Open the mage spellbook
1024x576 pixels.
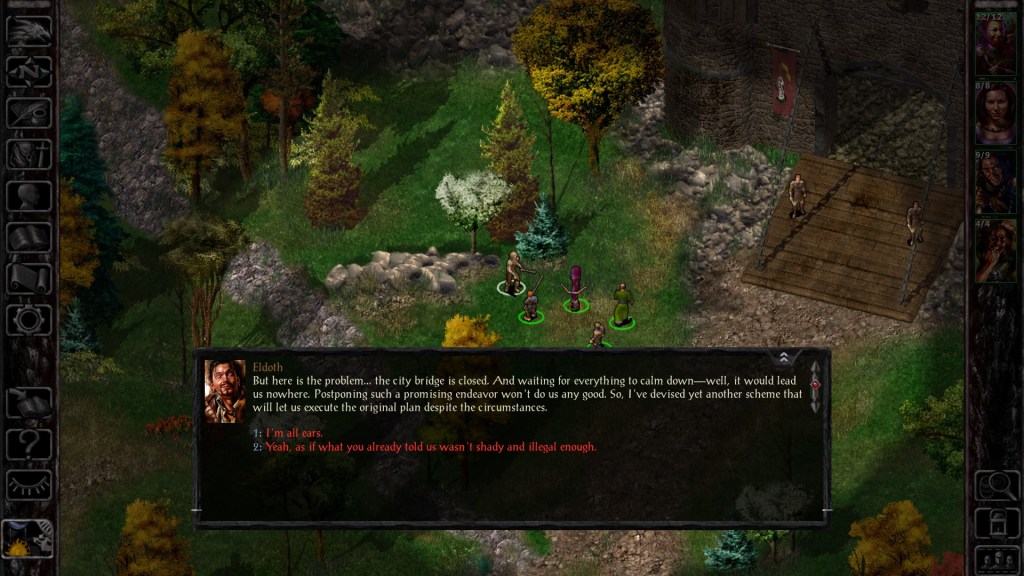click(29, 237)
